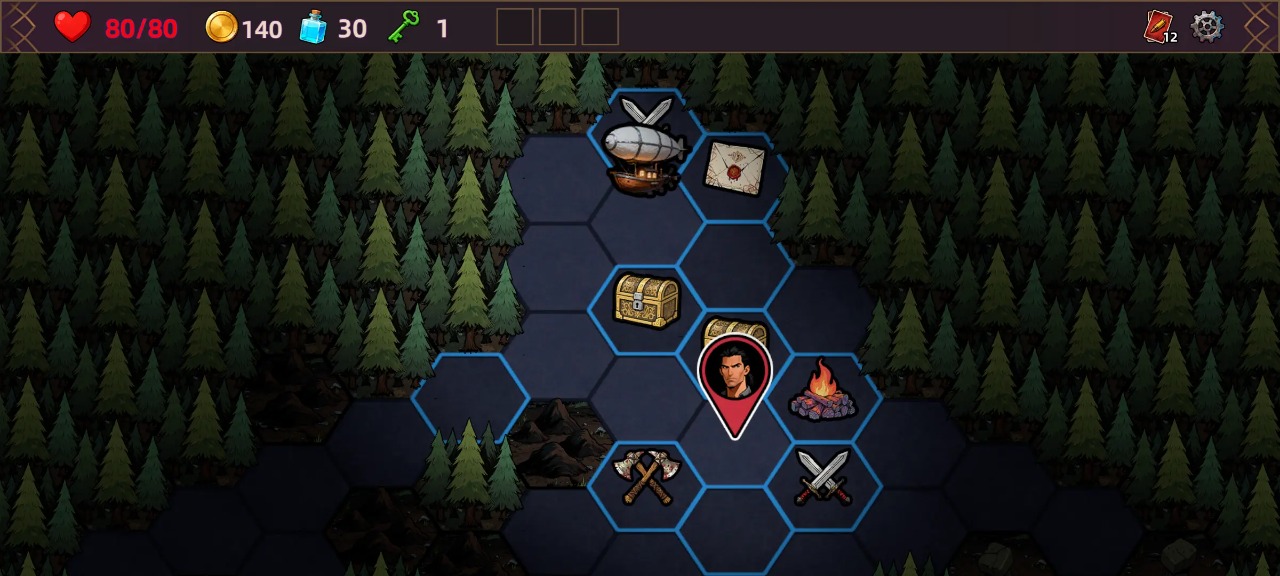Choose the sealed letter event tile
This screenshot has height=576, width=1280.
click(734, 167)
